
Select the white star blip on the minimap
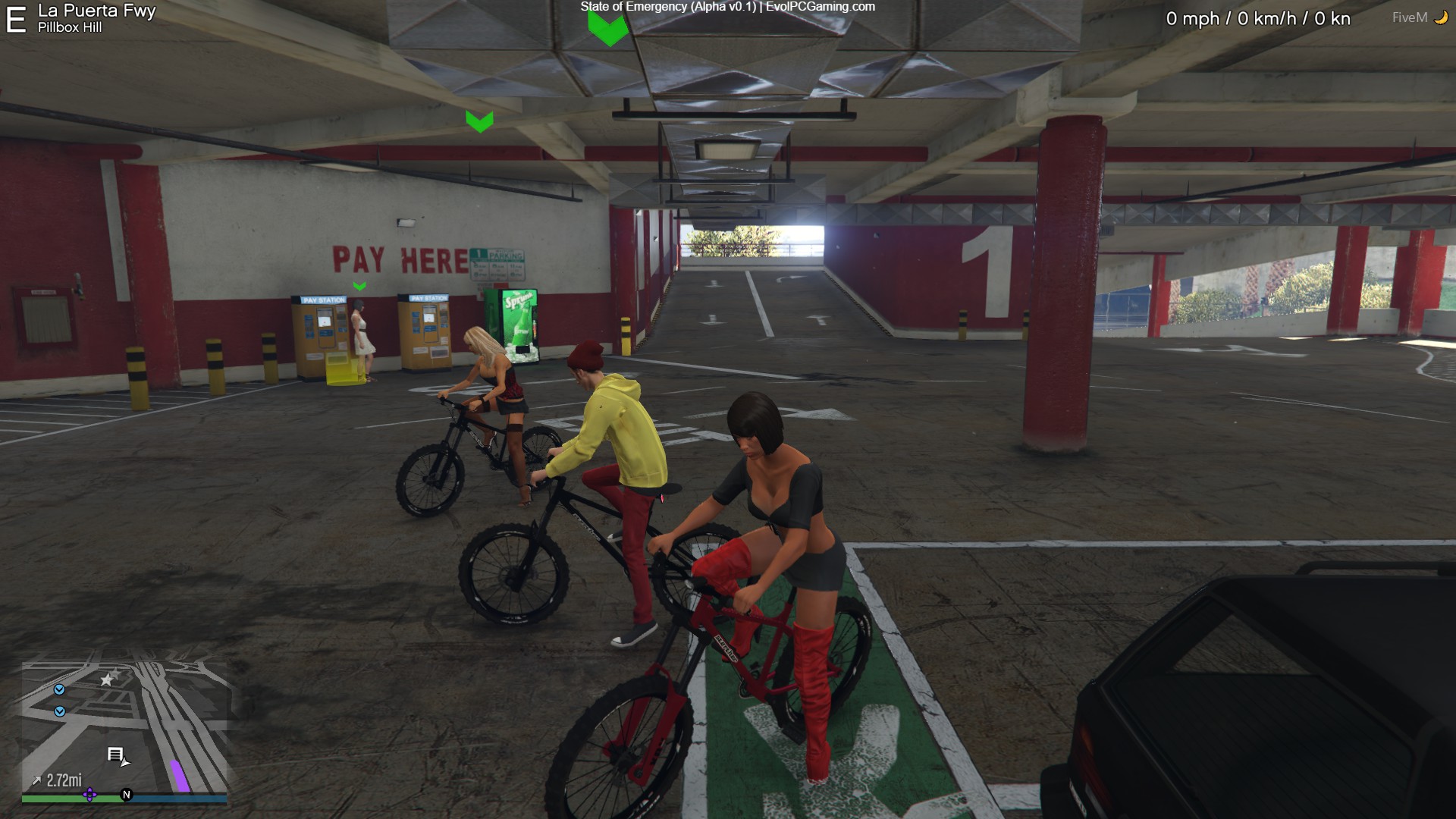click(107, 679)
